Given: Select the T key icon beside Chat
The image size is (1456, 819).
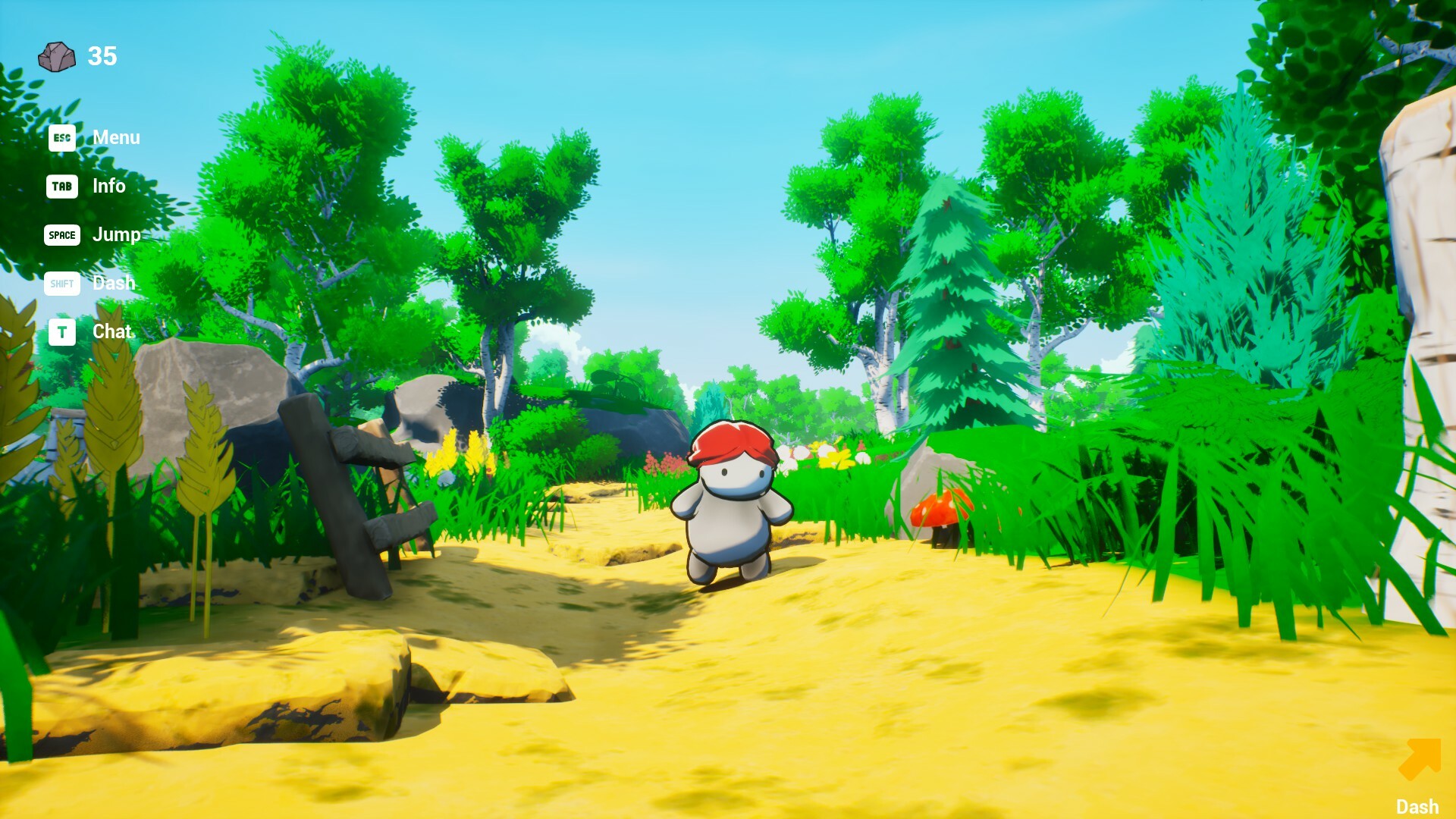Looking at the screenshot, I should (x=62, y=331).
